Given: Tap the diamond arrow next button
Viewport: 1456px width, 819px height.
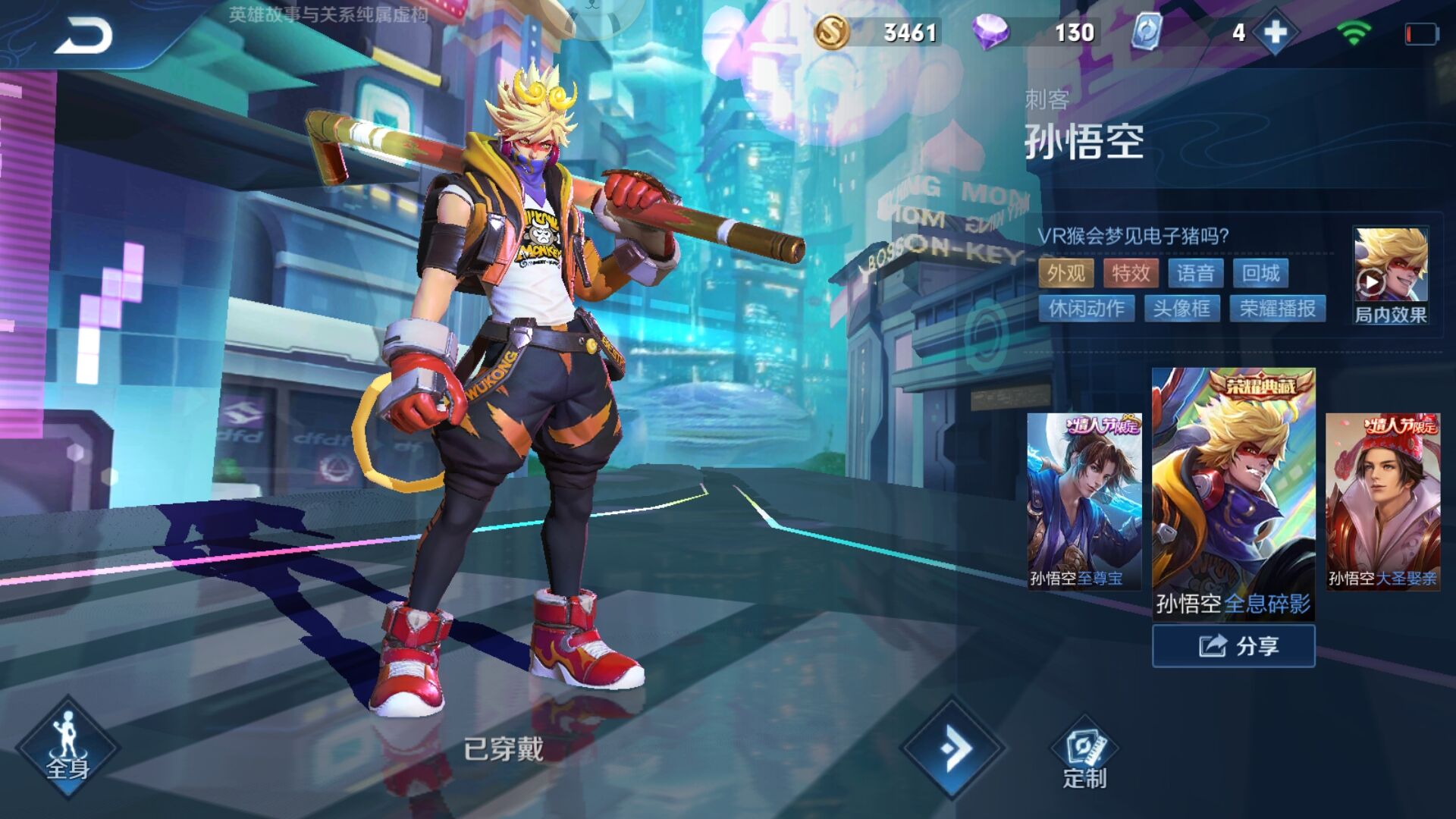Looking at the screenshot, I should click(953, 748).
